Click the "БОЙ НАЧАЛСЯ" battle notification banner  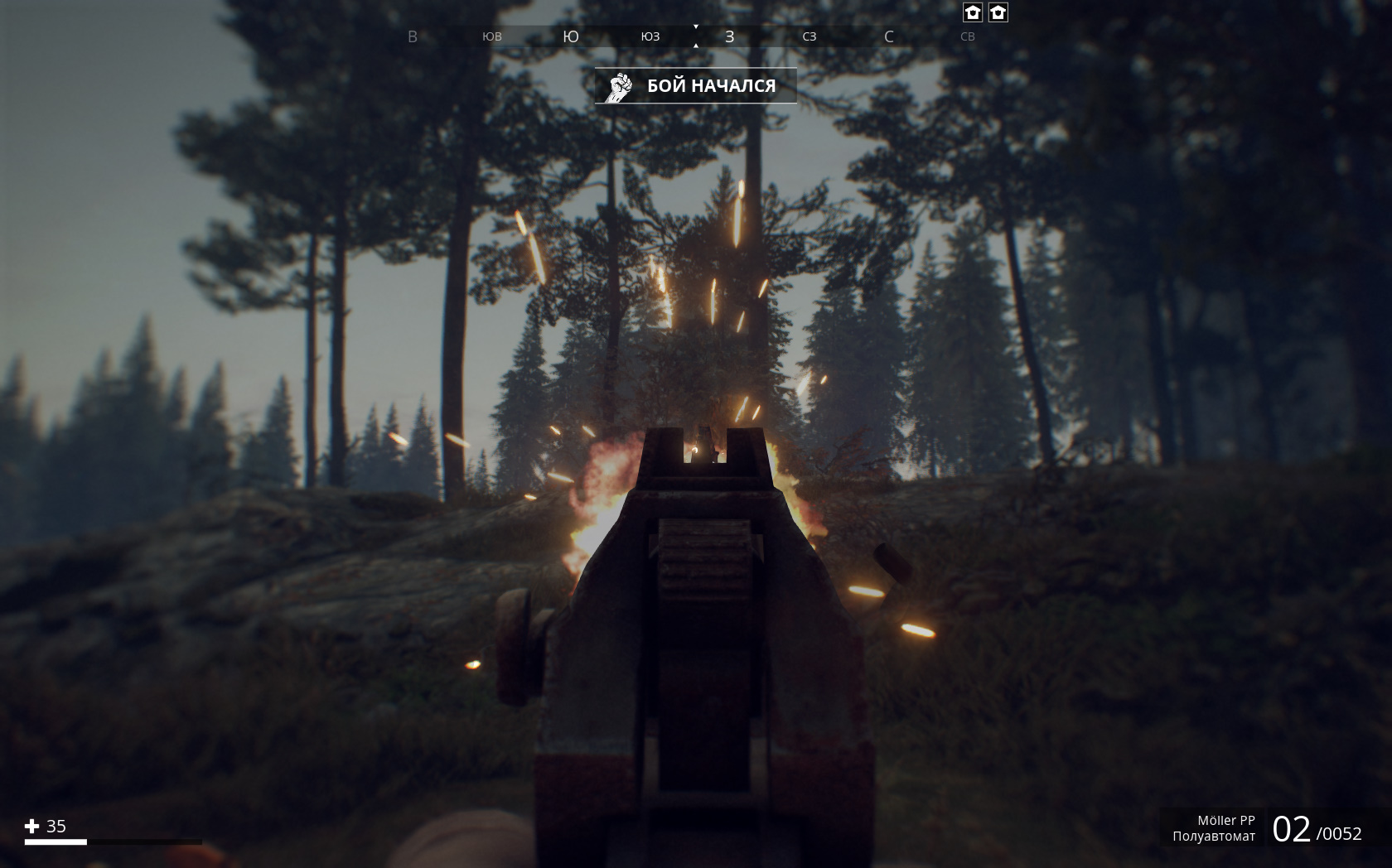click(695, 86)
